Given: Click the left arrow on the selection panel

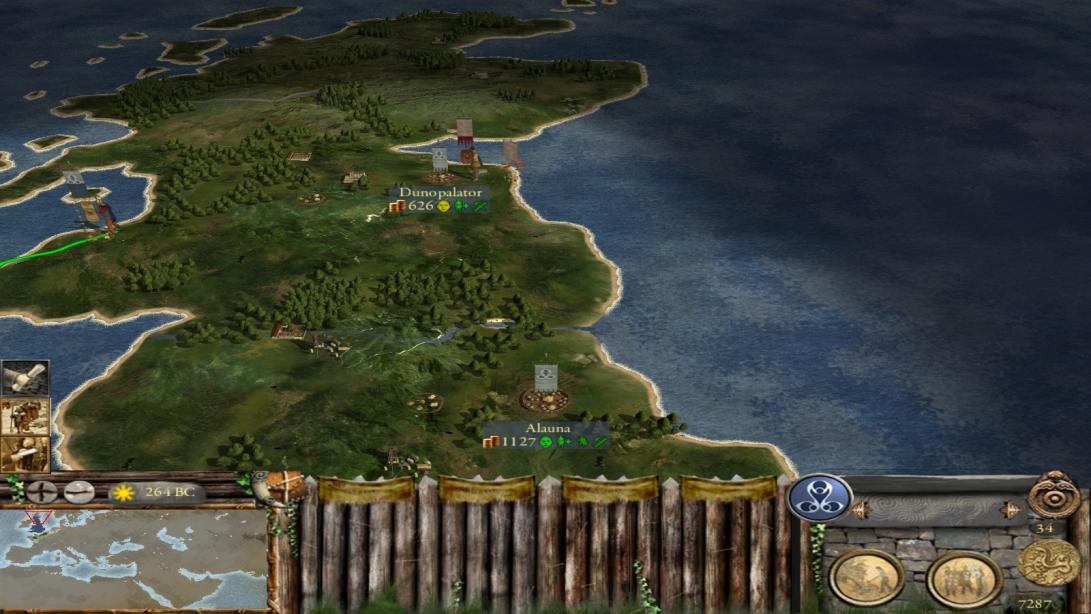Looking at the screenshot, I should tap(857, 509).
